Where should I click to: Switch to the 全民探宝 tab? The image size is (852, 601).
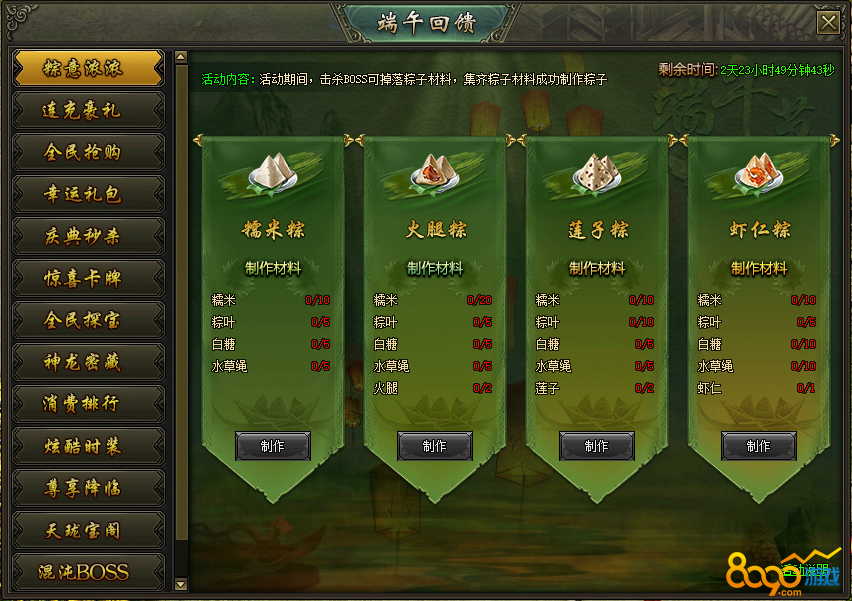click(x=88, y=320)
